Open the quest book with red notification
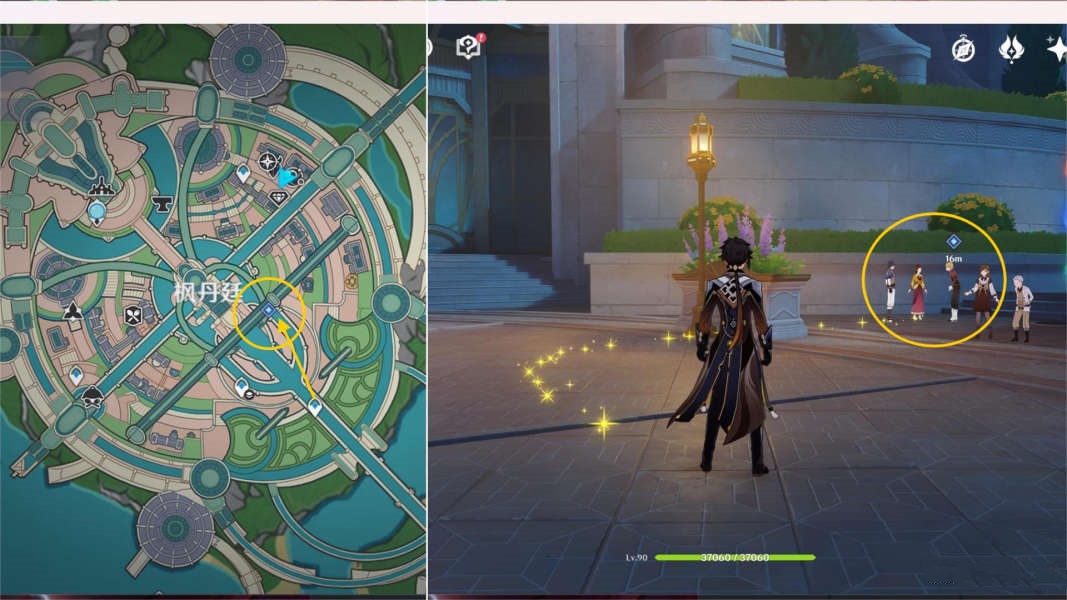Screen dimensions: 1067x600 tap(468, 46)
